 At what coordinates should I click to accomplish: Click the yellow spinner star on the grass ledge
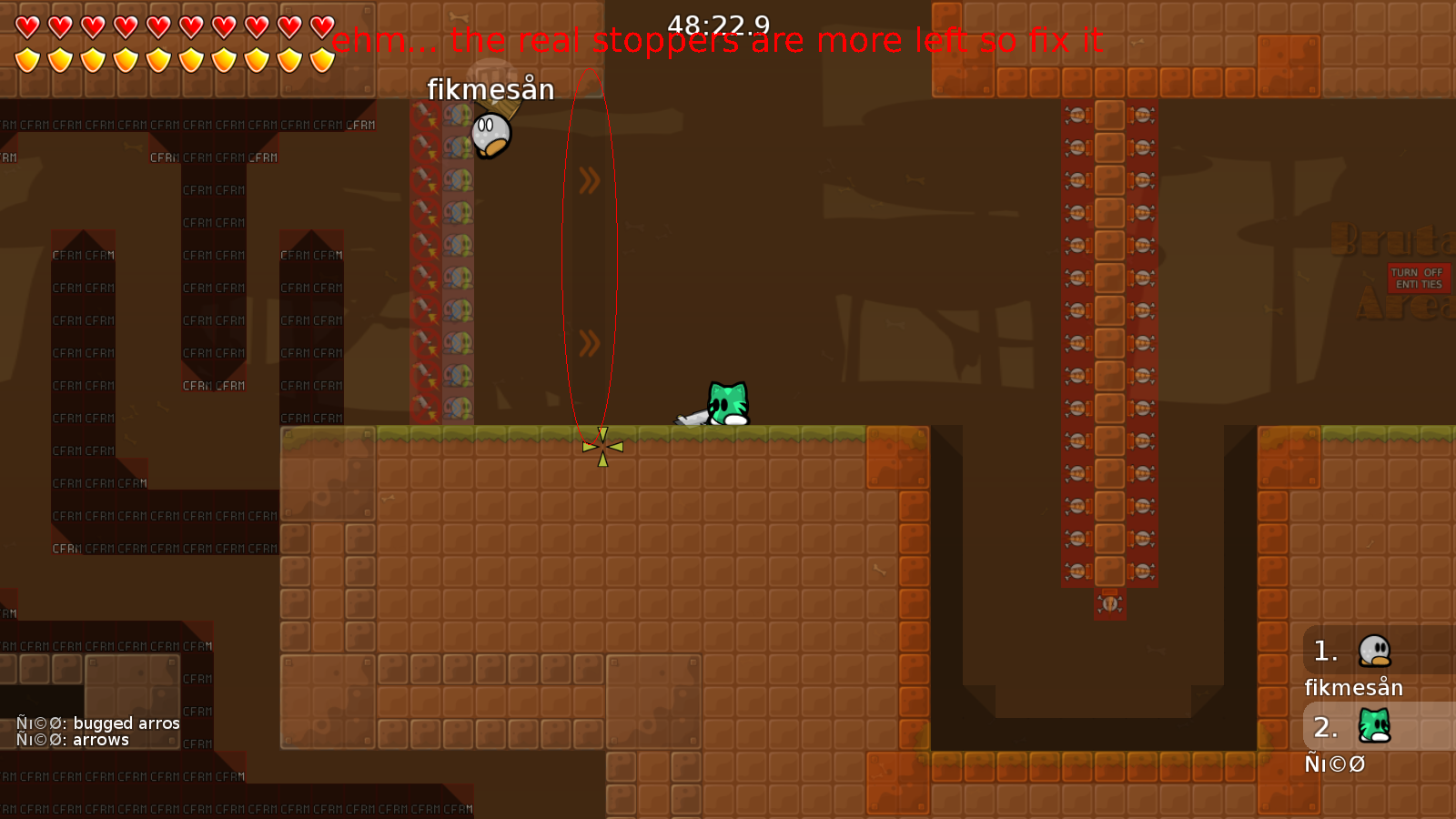point(601,446)
